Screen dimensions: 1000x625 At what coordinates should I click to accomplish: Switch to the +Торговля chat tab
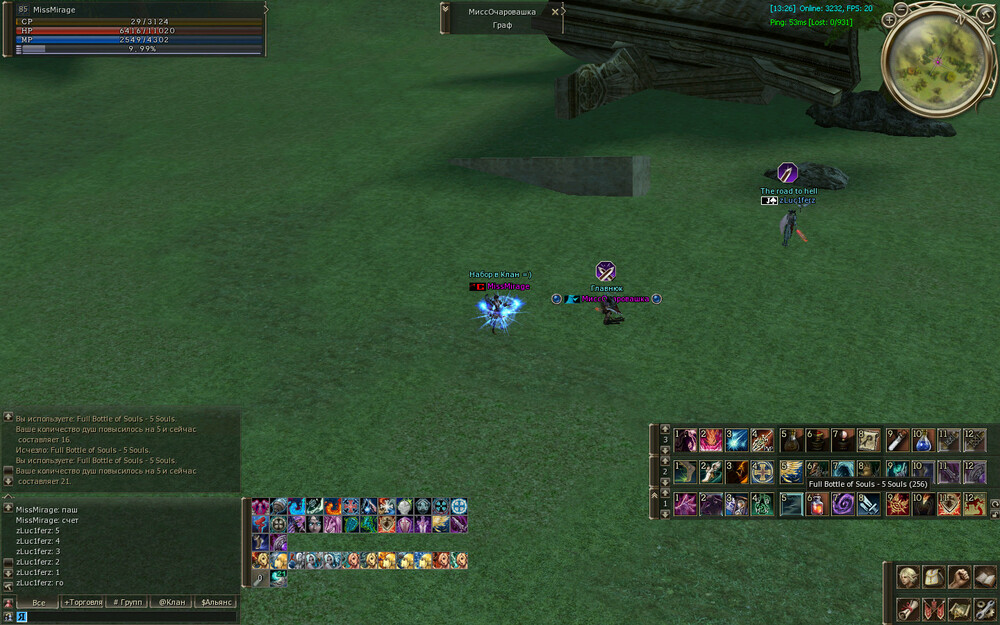(x=82, y=602)
